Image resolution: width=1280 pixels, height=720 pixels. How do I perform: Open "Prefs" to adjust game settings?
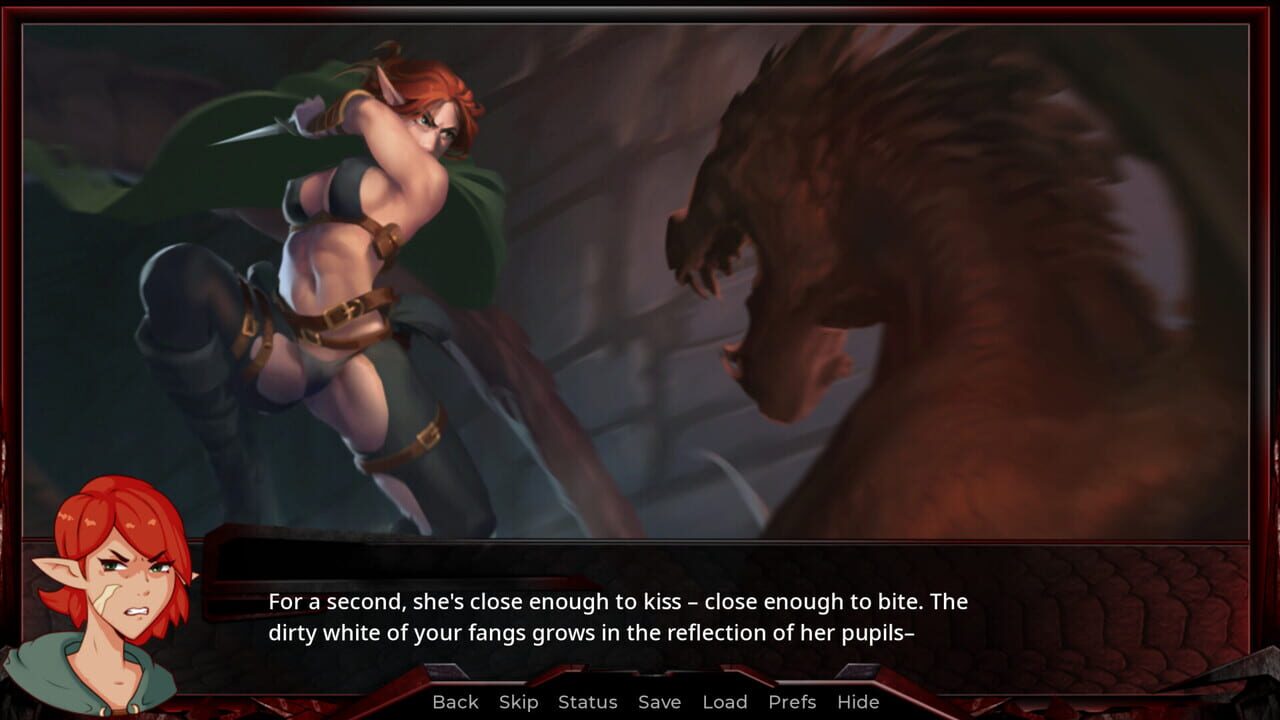click(x=792, y=702)
